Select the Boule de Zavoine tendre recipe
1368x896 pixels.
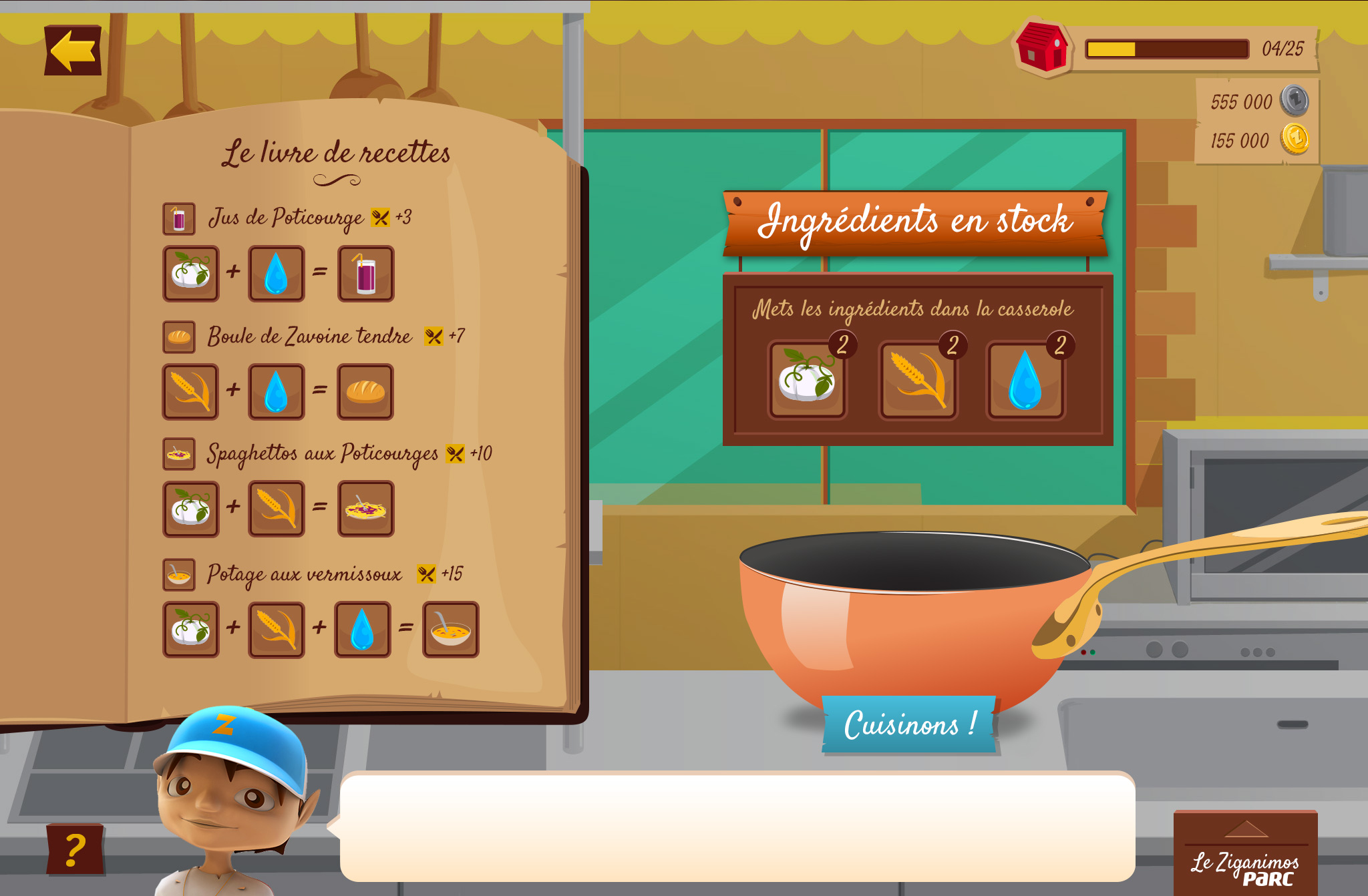click(x=309, y=336)
